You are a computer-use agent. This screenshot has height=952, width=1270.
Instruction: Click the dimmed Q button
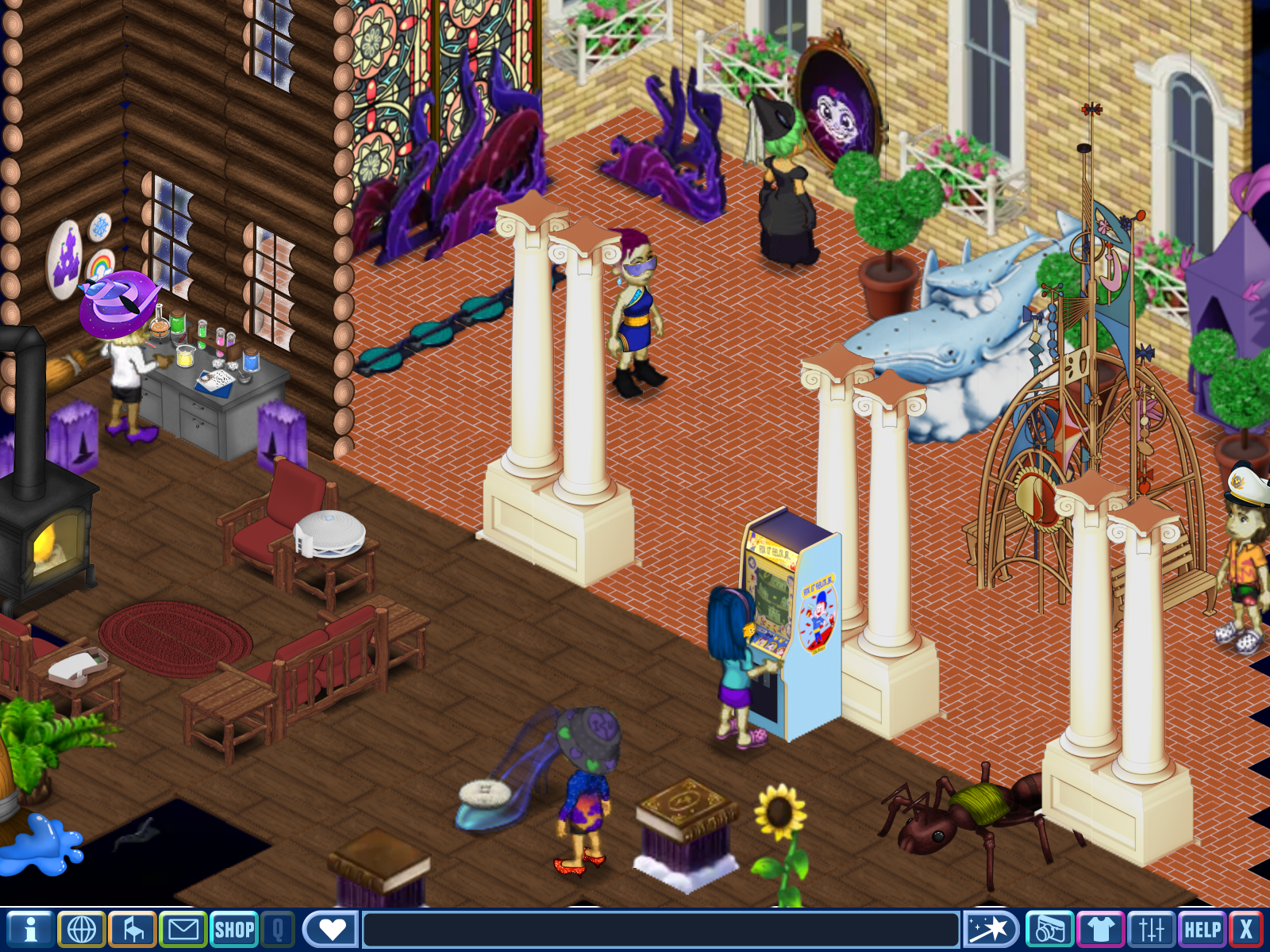coord(278,929)
